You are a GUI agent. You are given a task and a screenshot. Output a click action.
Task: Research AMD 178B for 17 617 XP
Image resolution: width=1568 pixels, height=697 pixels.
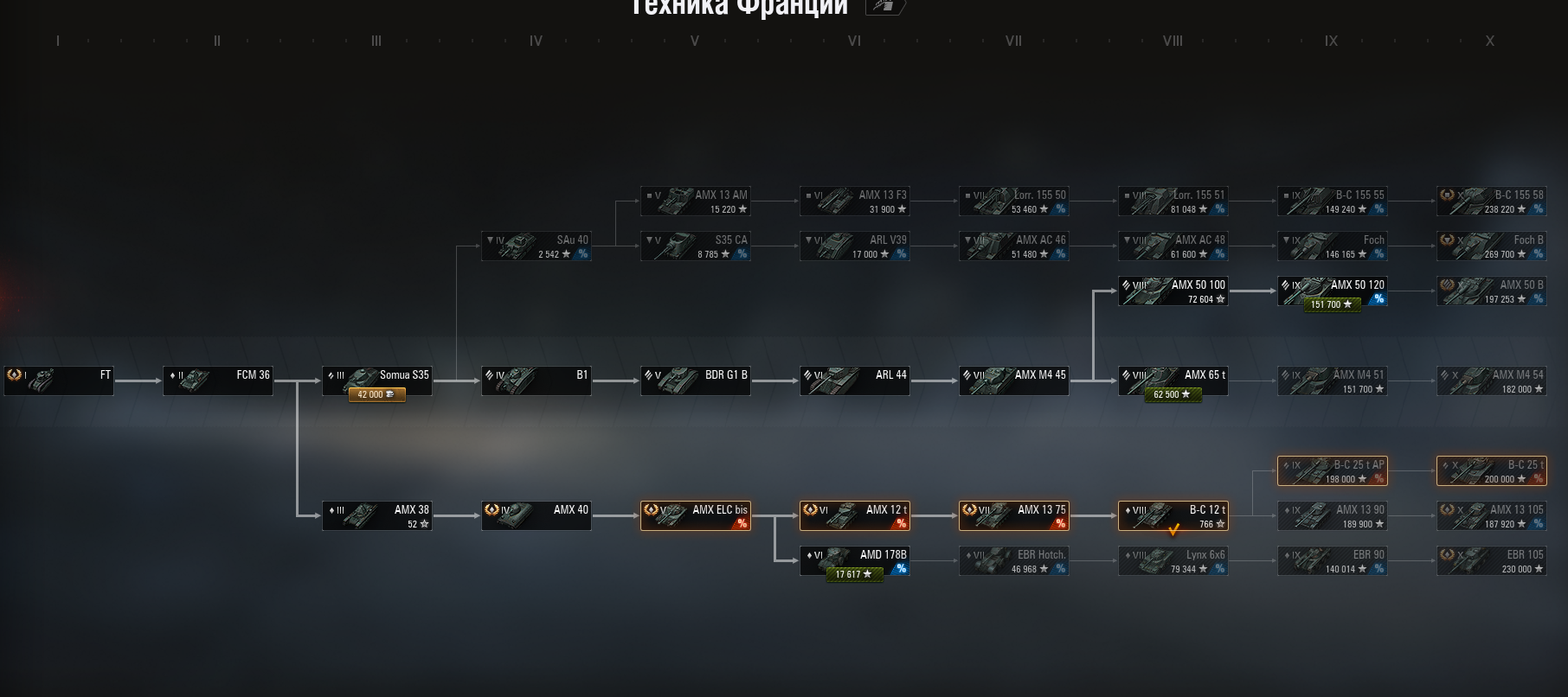pyautogui.click(x=854, y=574)
